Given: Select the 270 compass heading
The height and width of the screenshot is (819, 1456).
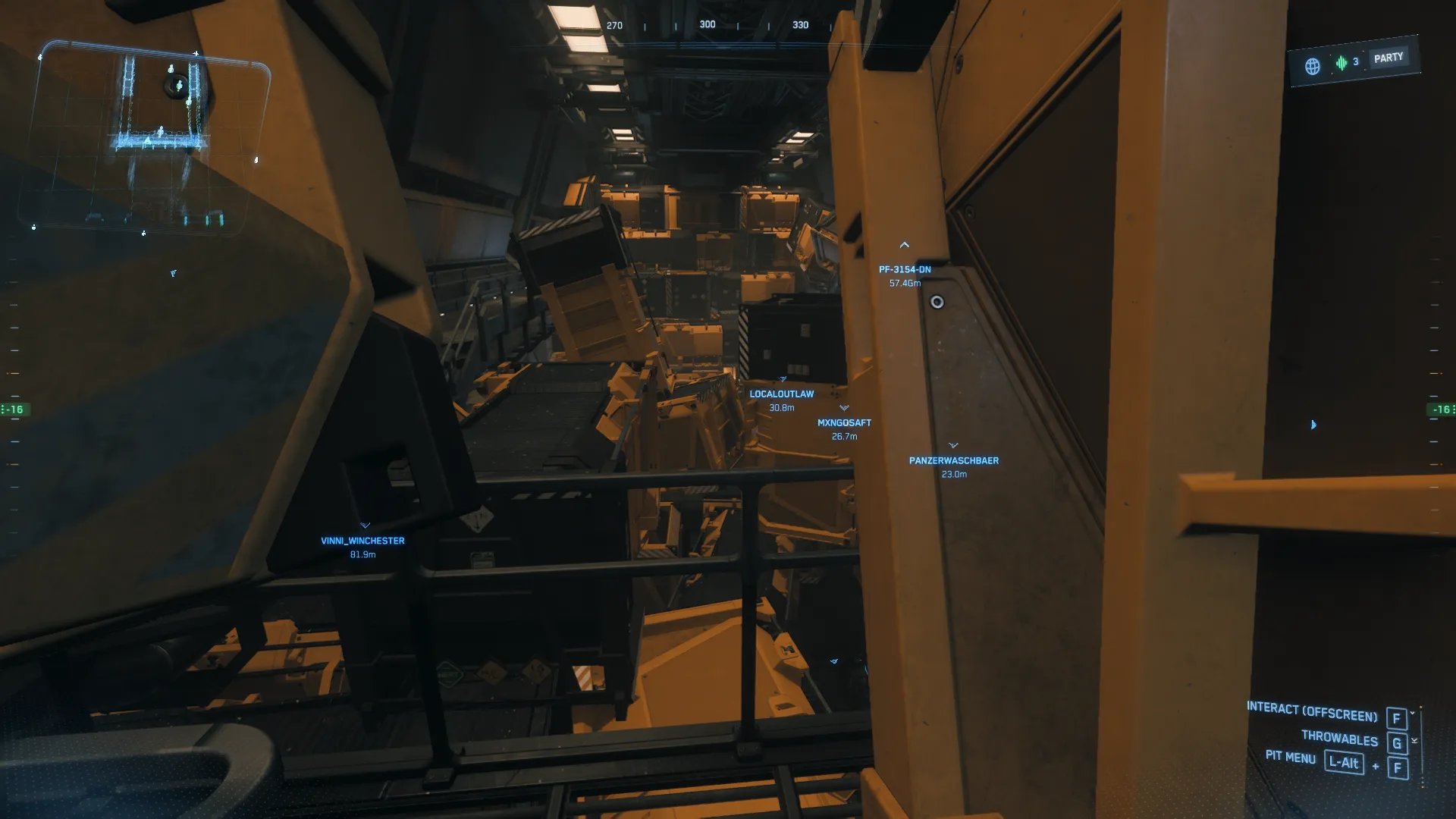Looking at the screenshot, I should pos(613,25).
